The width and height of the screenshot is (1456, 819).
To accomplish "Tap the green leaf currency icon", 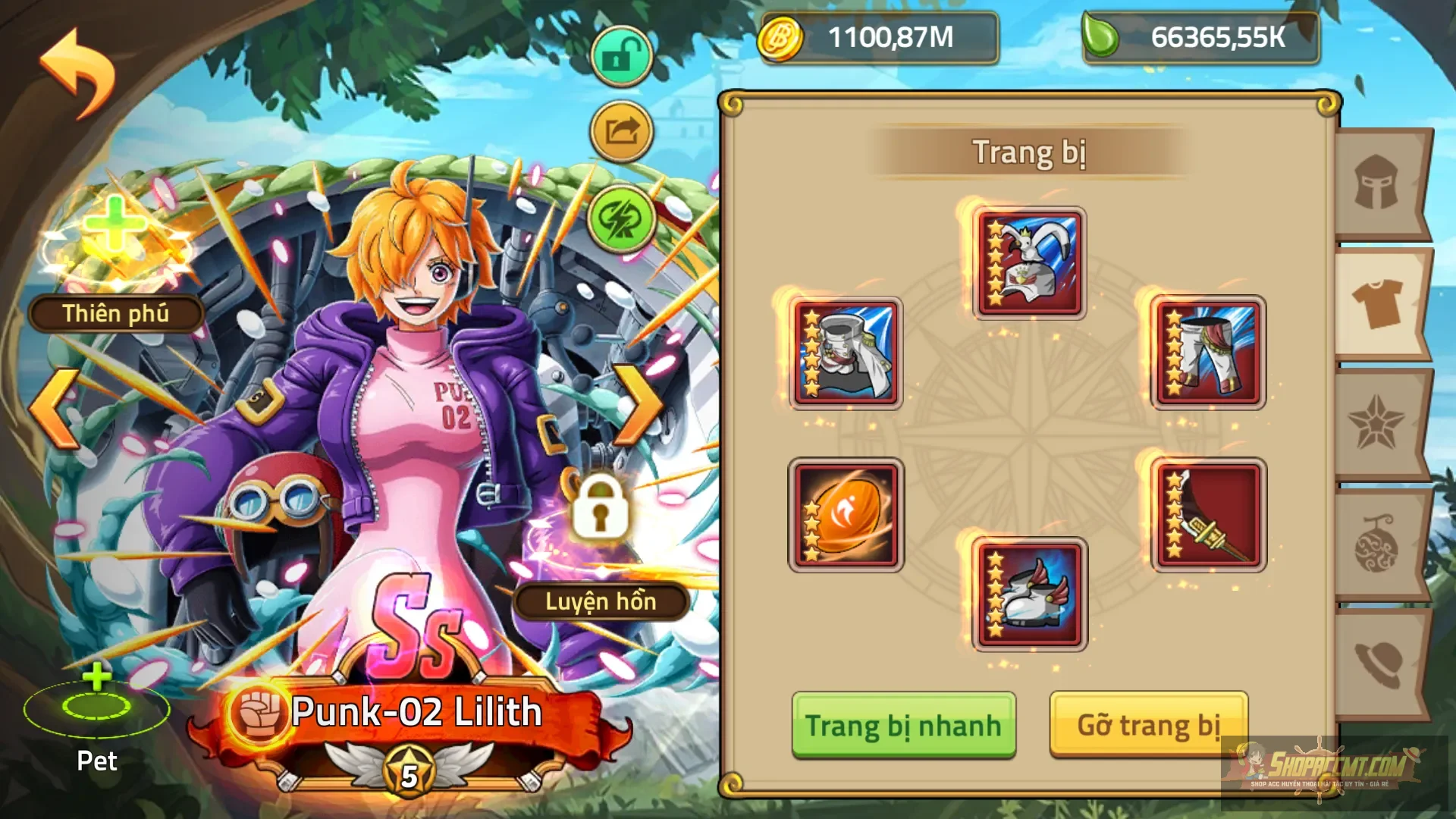I will tap(1106, 36).
